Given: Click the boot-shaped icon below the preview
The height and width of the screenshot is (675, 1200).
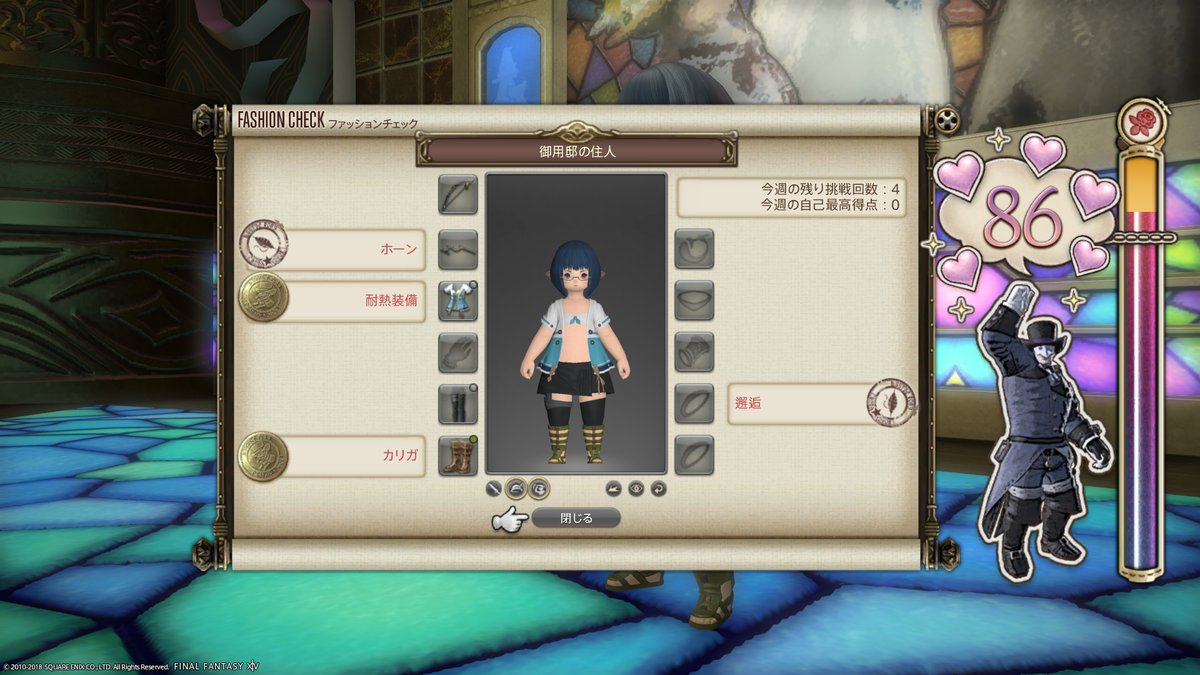Looking at the screenshot, I should tap(614, 489).
